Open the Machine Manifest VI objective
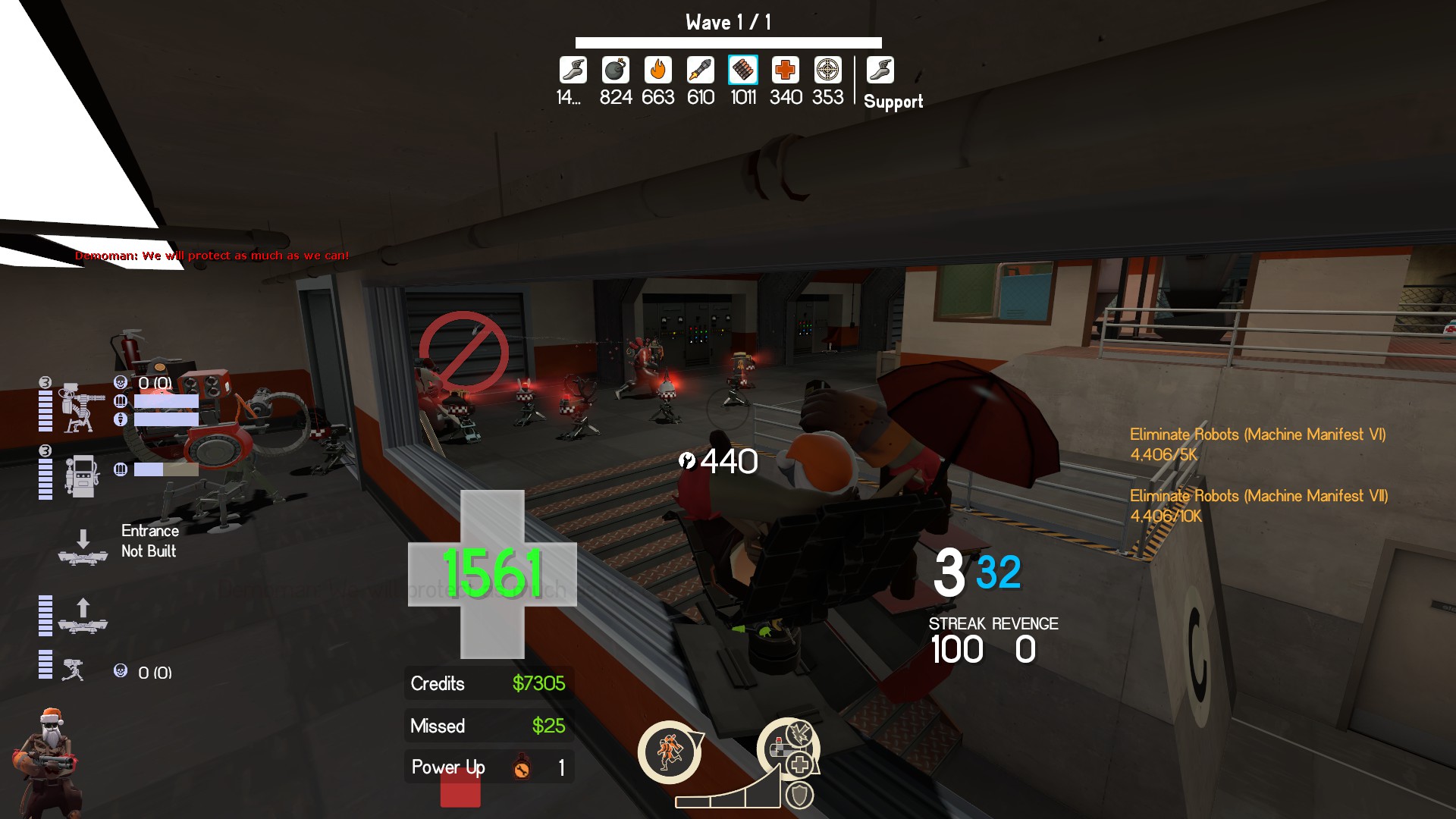This screenshot has height=819, width=1456. [x=1257, y=435]
